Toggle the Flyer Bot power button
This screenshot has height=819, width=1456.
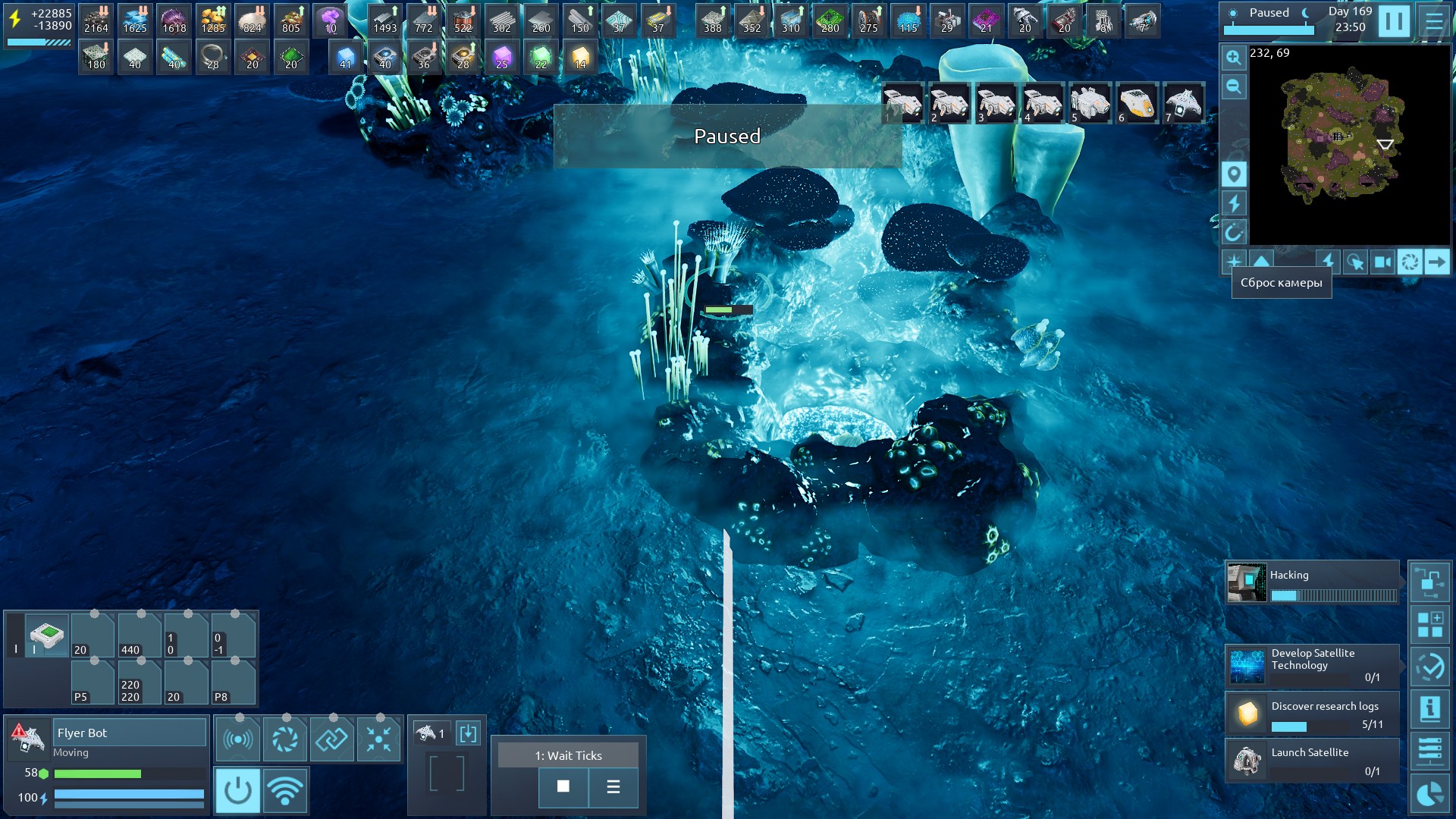click(237, 790)
